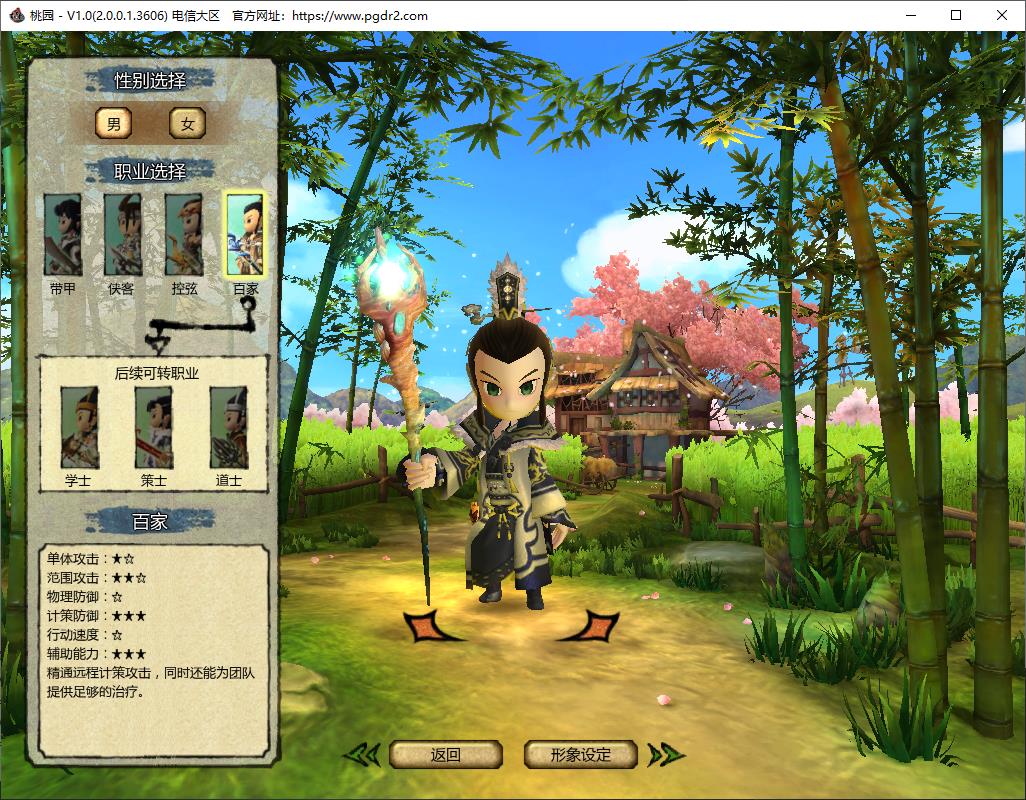Choose the 控弦 class portrait

(x=183, y=235)
